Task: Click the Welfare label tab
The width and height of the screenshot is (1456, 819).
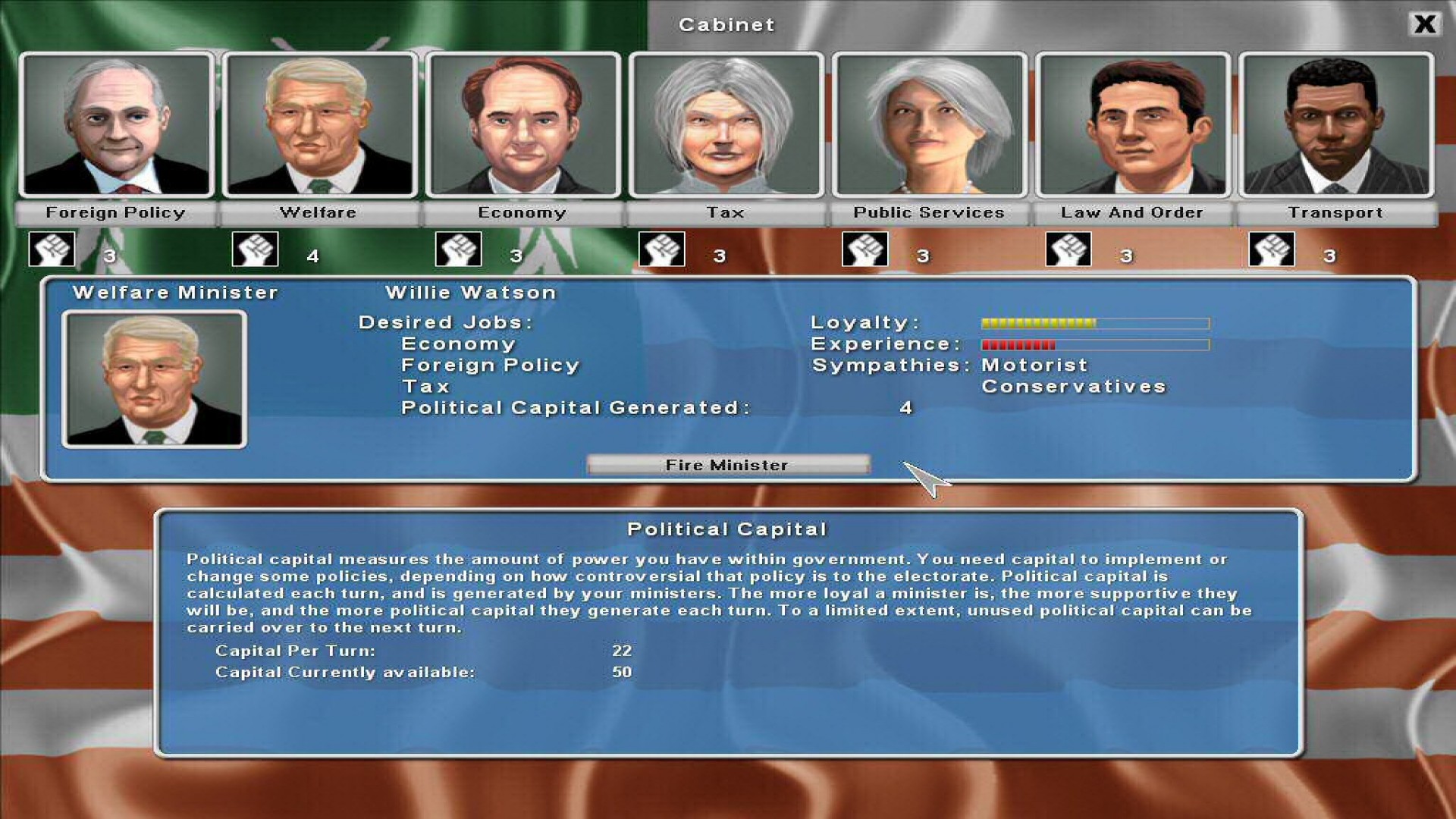Action: tap(319, 213)
